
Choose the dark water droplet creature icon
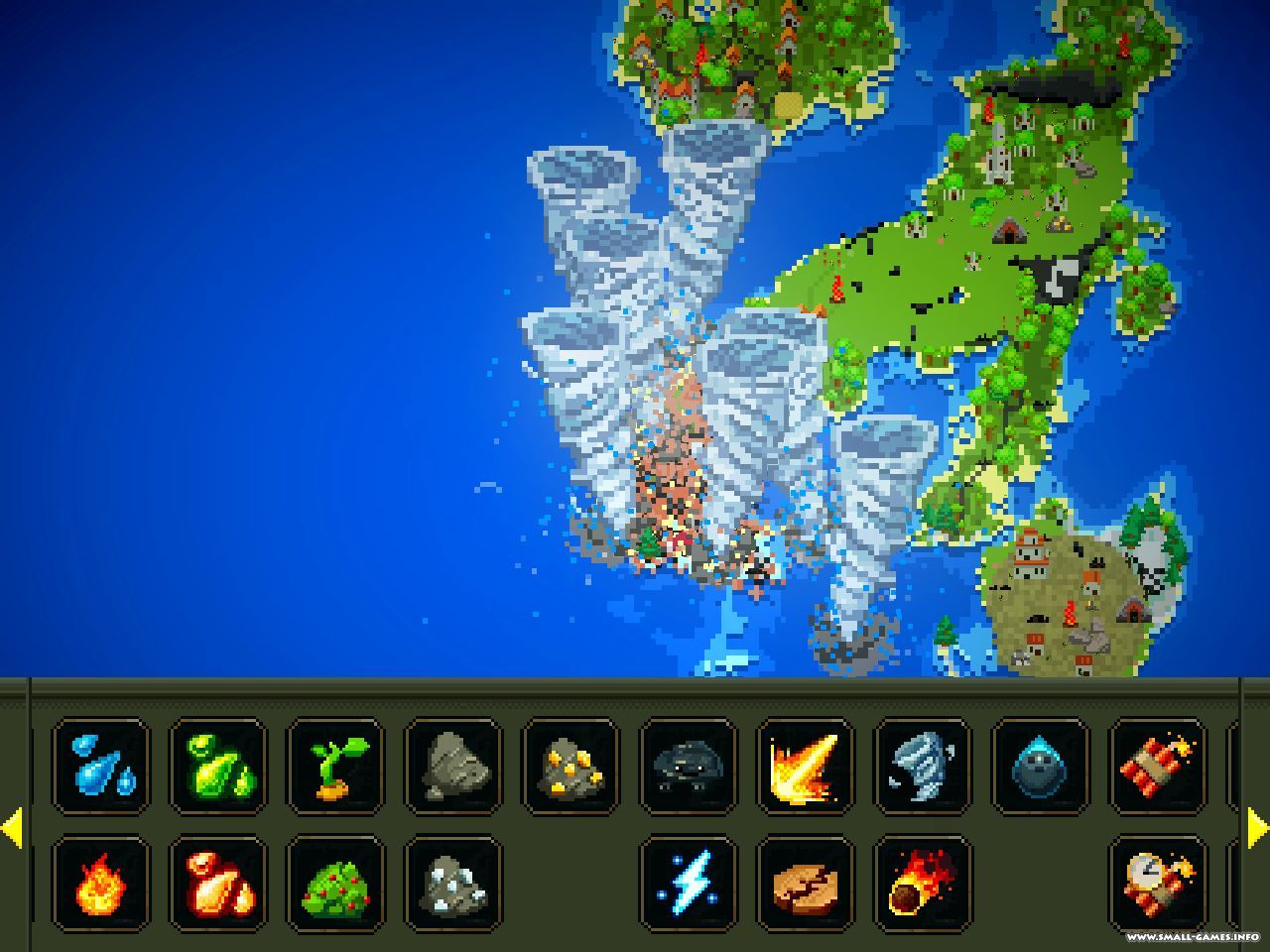pyautogui.click(x=1040, y=768)
